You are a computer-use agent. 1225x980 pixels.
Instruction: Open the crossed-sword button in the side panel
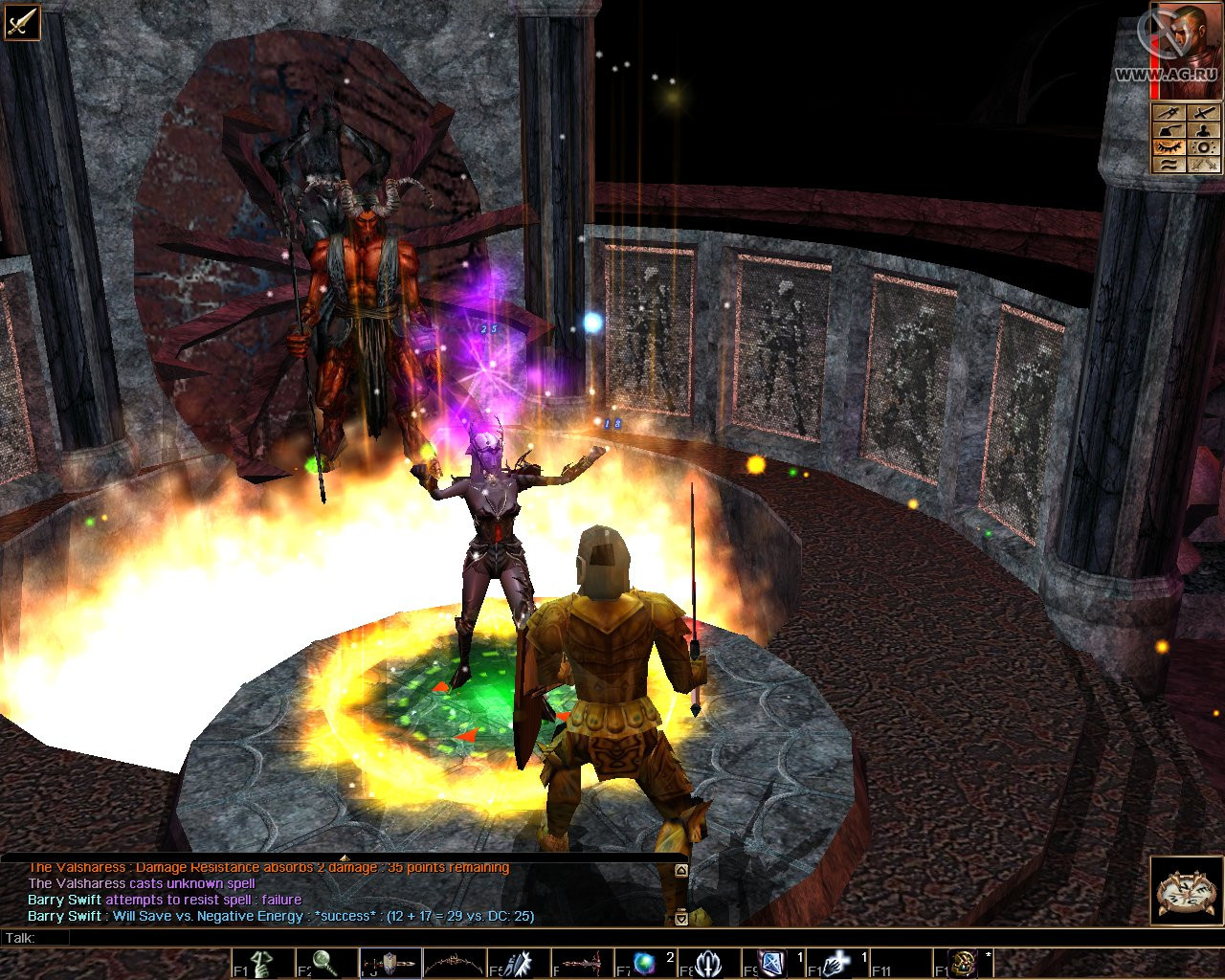pos(1204,112)
